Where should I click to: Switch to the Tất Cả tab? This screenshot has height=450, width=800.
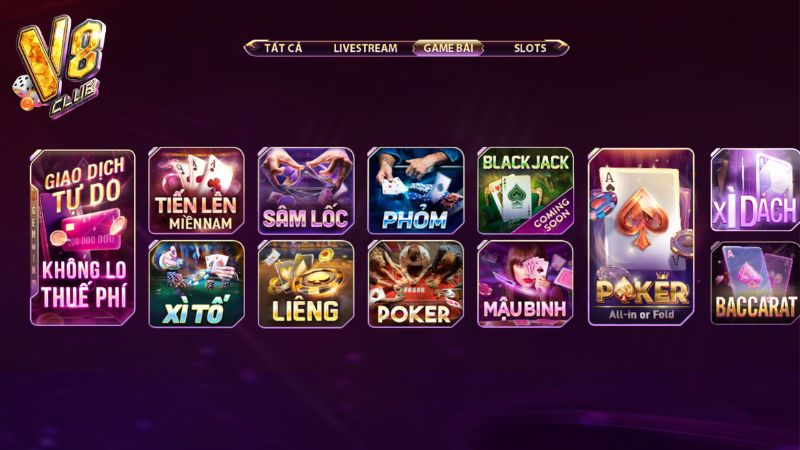click(283, 48)
